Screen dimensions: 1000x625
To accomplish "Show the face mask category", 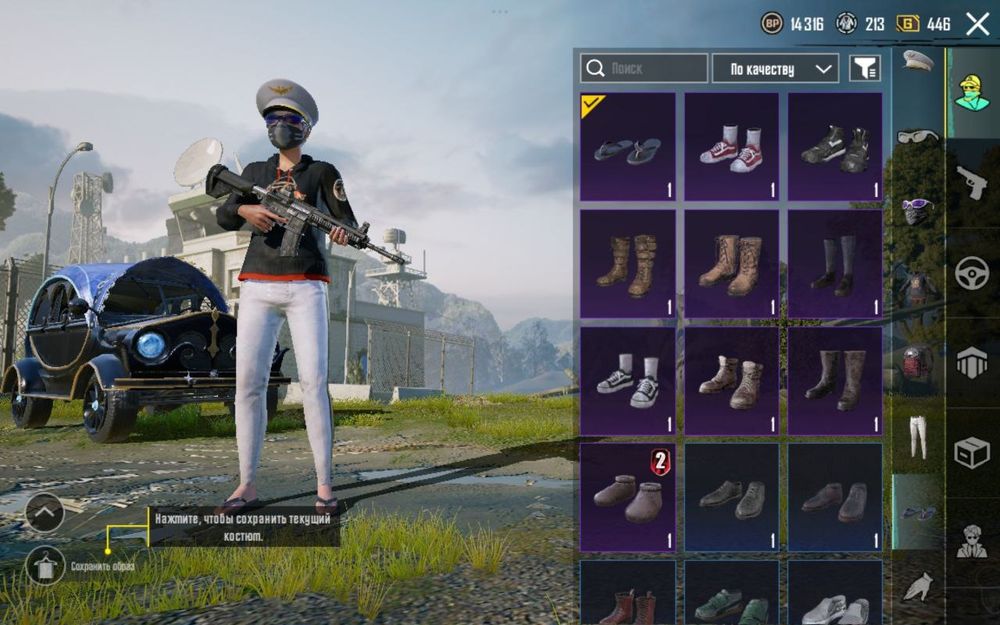I will click(917, 211).
